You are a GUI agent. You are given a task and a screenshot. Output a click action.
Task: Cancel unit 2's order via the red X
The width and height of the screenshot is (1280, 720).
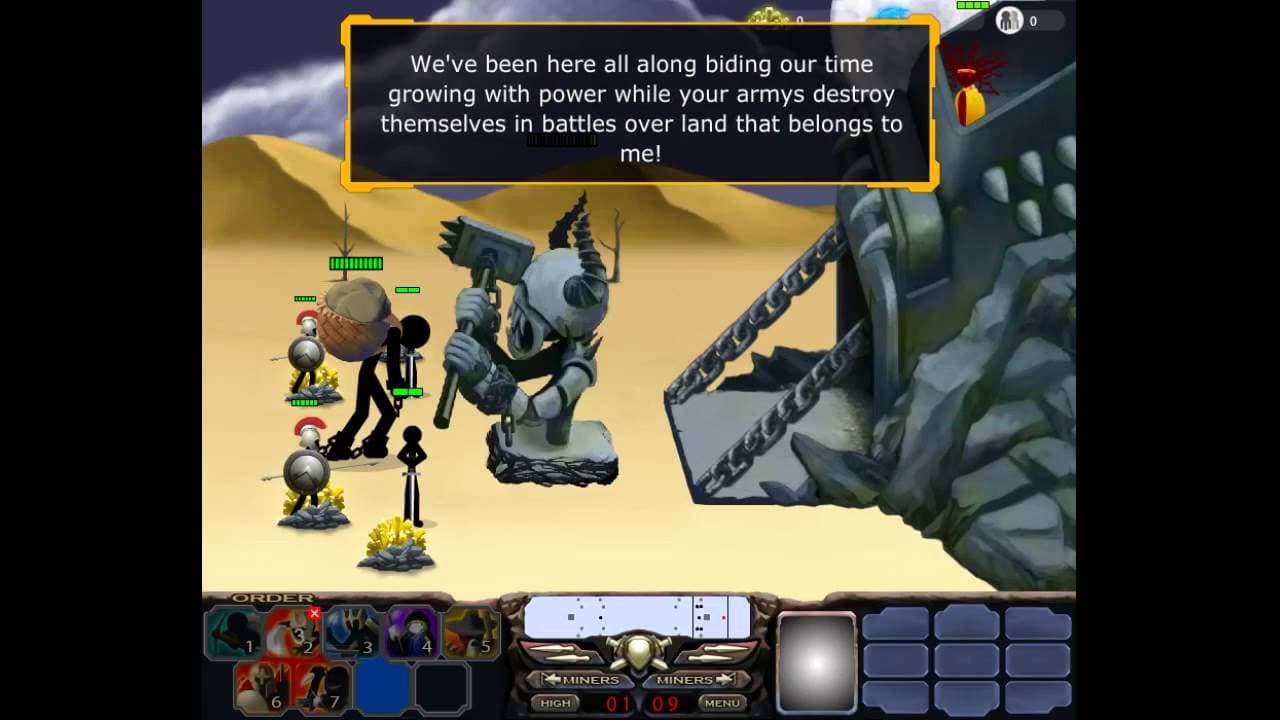point(315,613)
